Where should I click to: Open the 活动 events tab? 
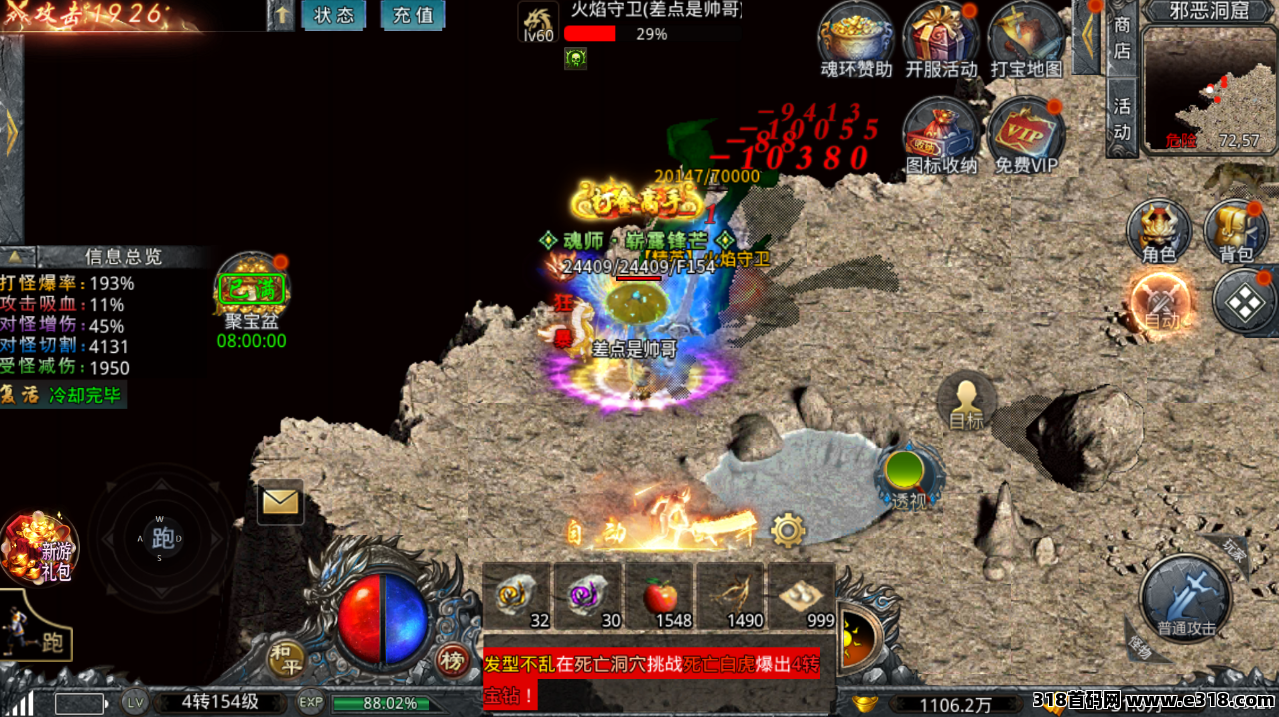coord(1122,118)
